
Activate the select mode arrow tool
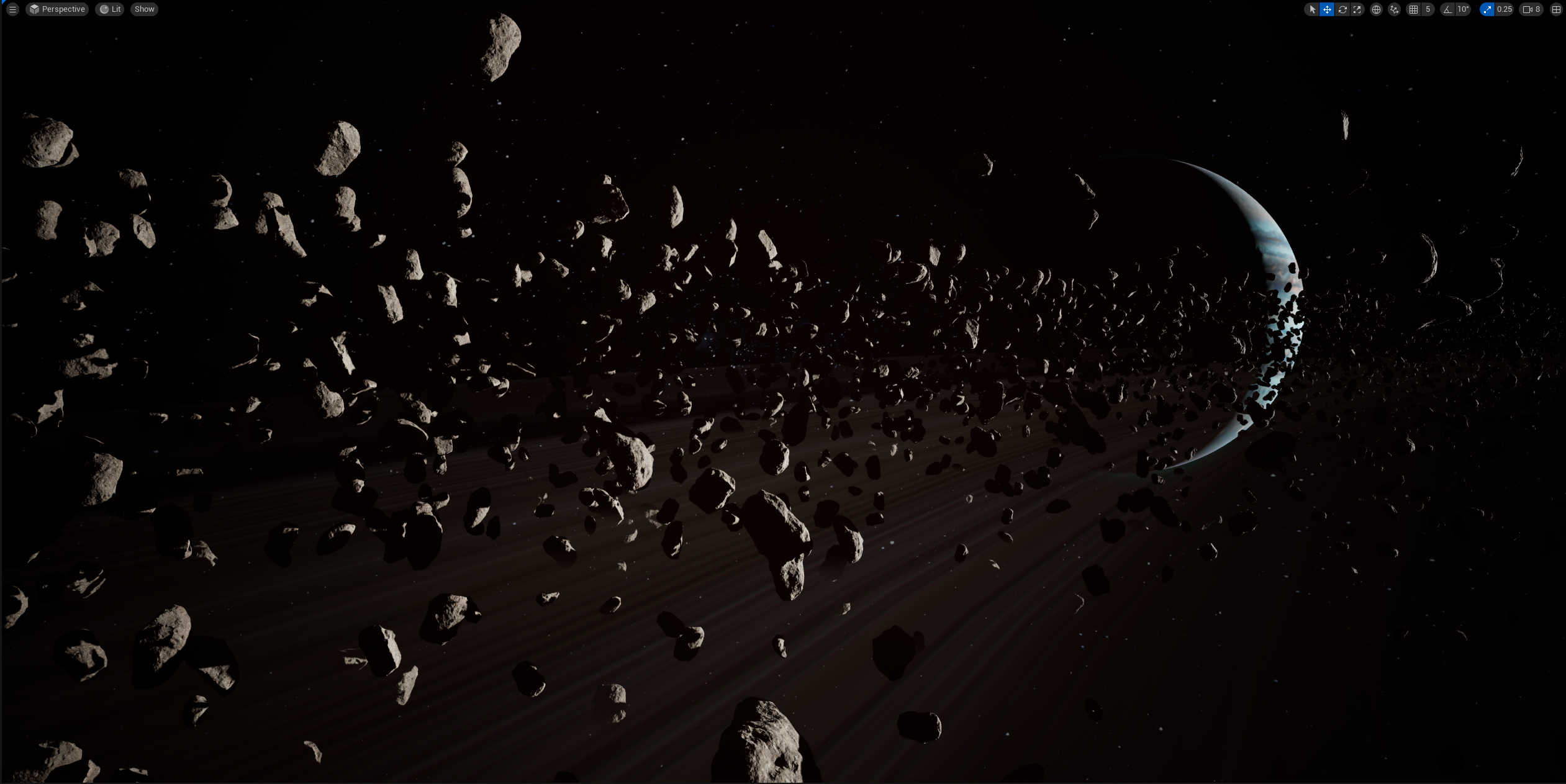pyautogui.click(x=1311, y=9)
